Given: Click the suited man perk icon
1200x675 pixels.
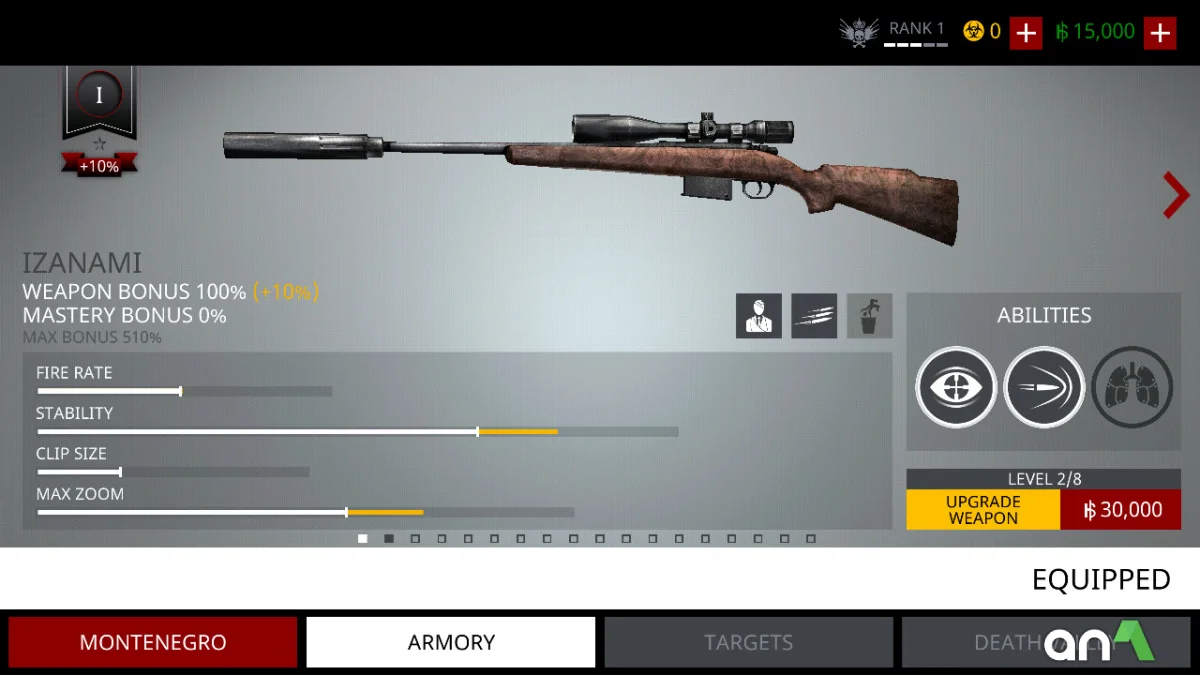Looking at the screenshot, I should (759, 316).
